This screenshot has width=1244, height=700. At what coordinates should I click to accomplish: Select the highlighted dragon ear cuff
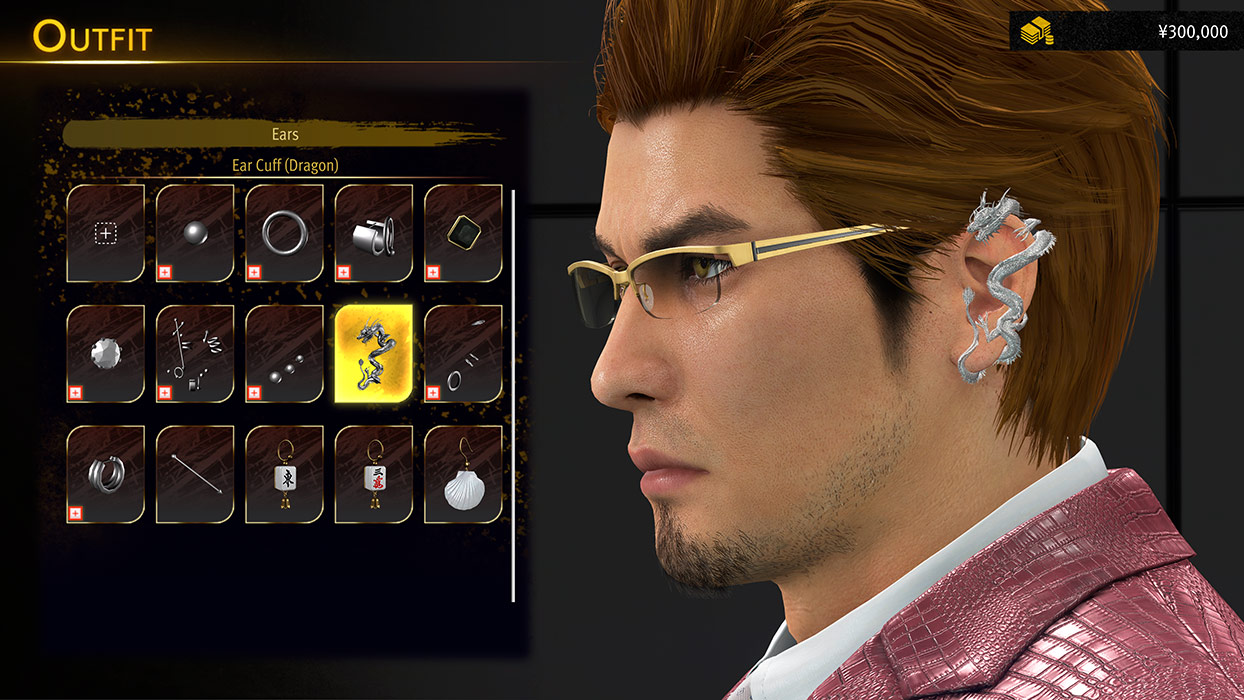(x=374, y=354)
